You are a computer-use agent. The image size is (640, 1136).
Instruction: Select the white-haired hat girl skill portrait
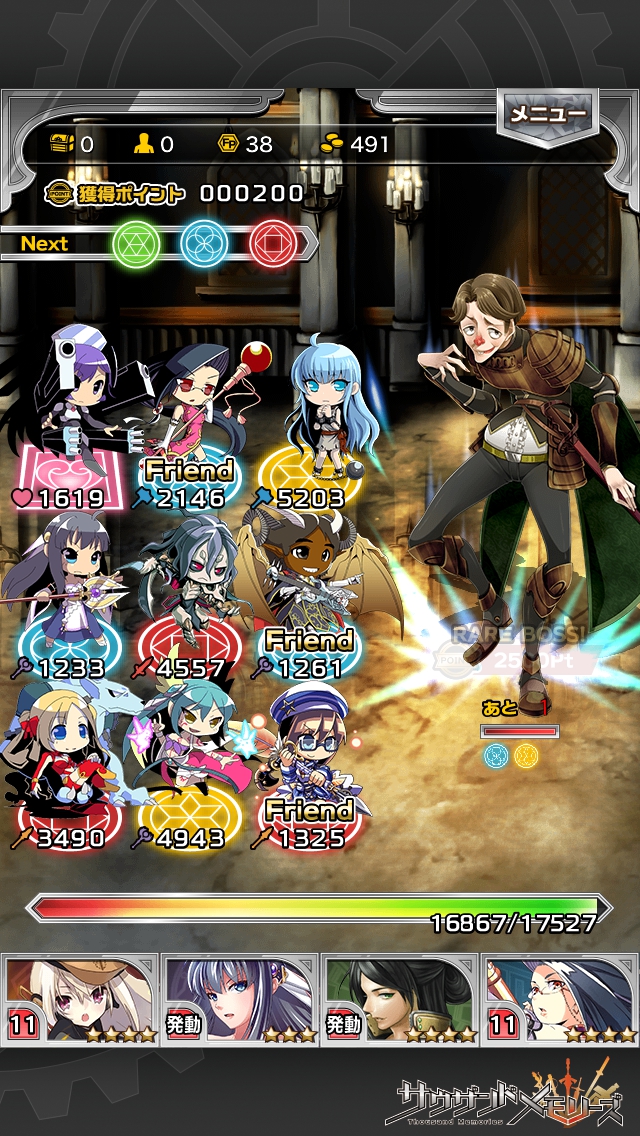point(80,999)
